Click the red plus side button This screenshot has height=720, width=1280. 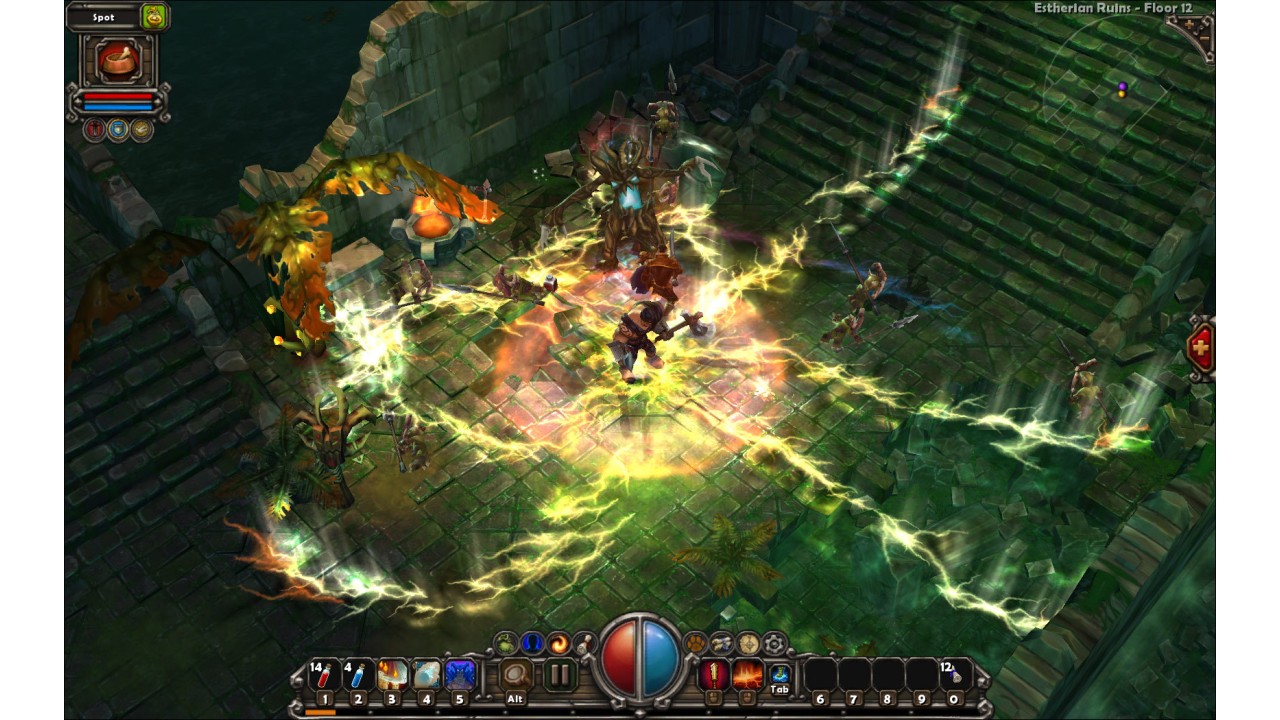(1200, 348)
